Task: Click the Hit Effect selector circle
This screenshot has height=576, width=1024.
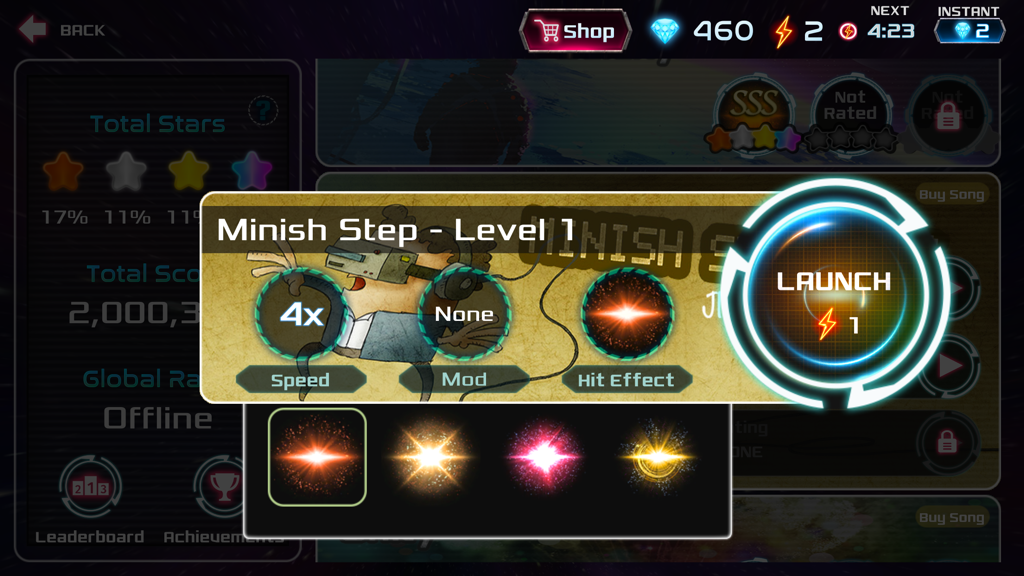Action: coord(627,315)
